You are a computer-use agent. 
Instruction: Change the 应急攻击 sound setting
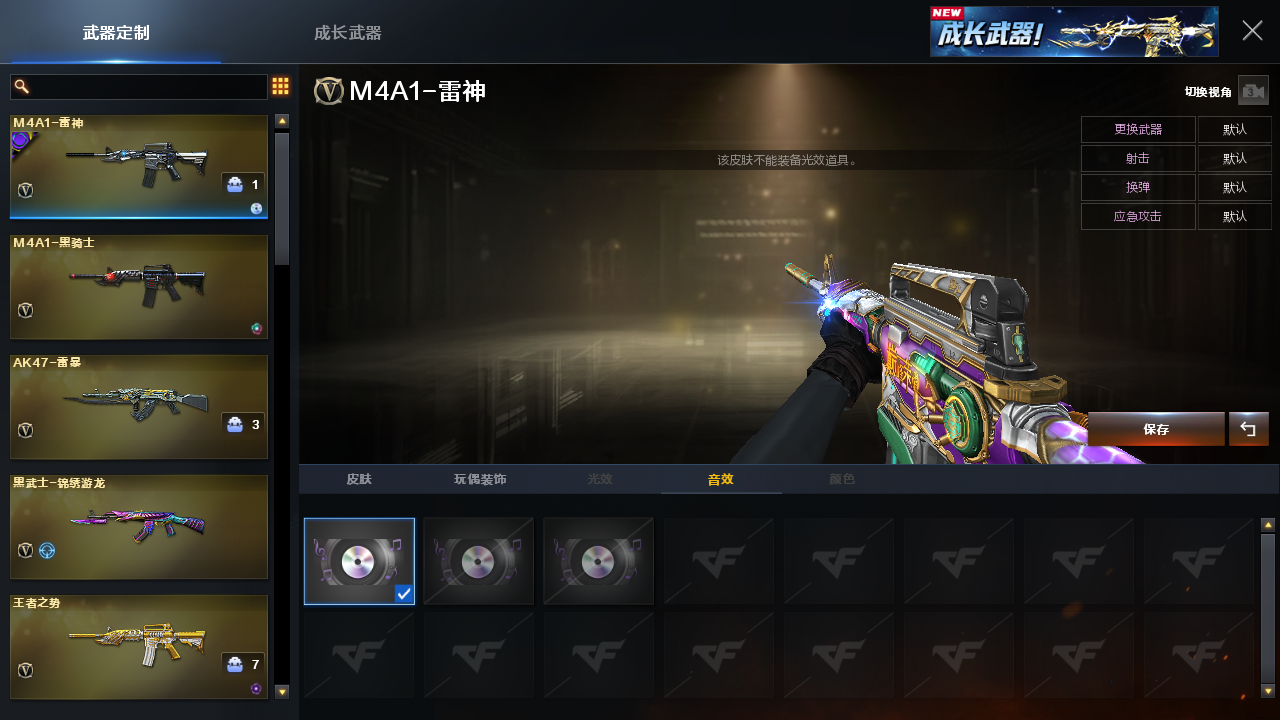pyautogui.click(x=1138, y=217)
